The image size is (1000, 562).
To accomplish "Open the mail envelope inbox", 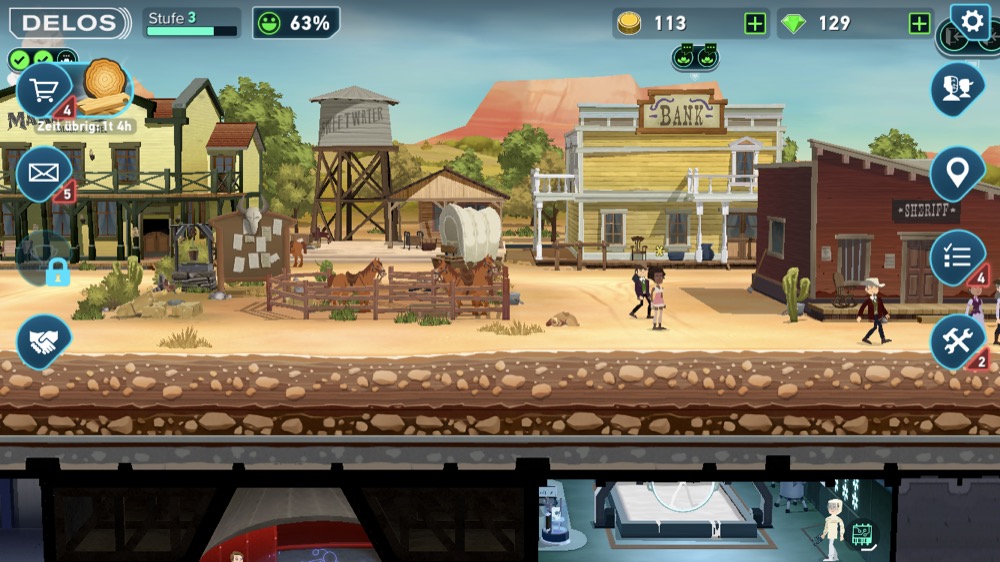I will pos(44,173).
